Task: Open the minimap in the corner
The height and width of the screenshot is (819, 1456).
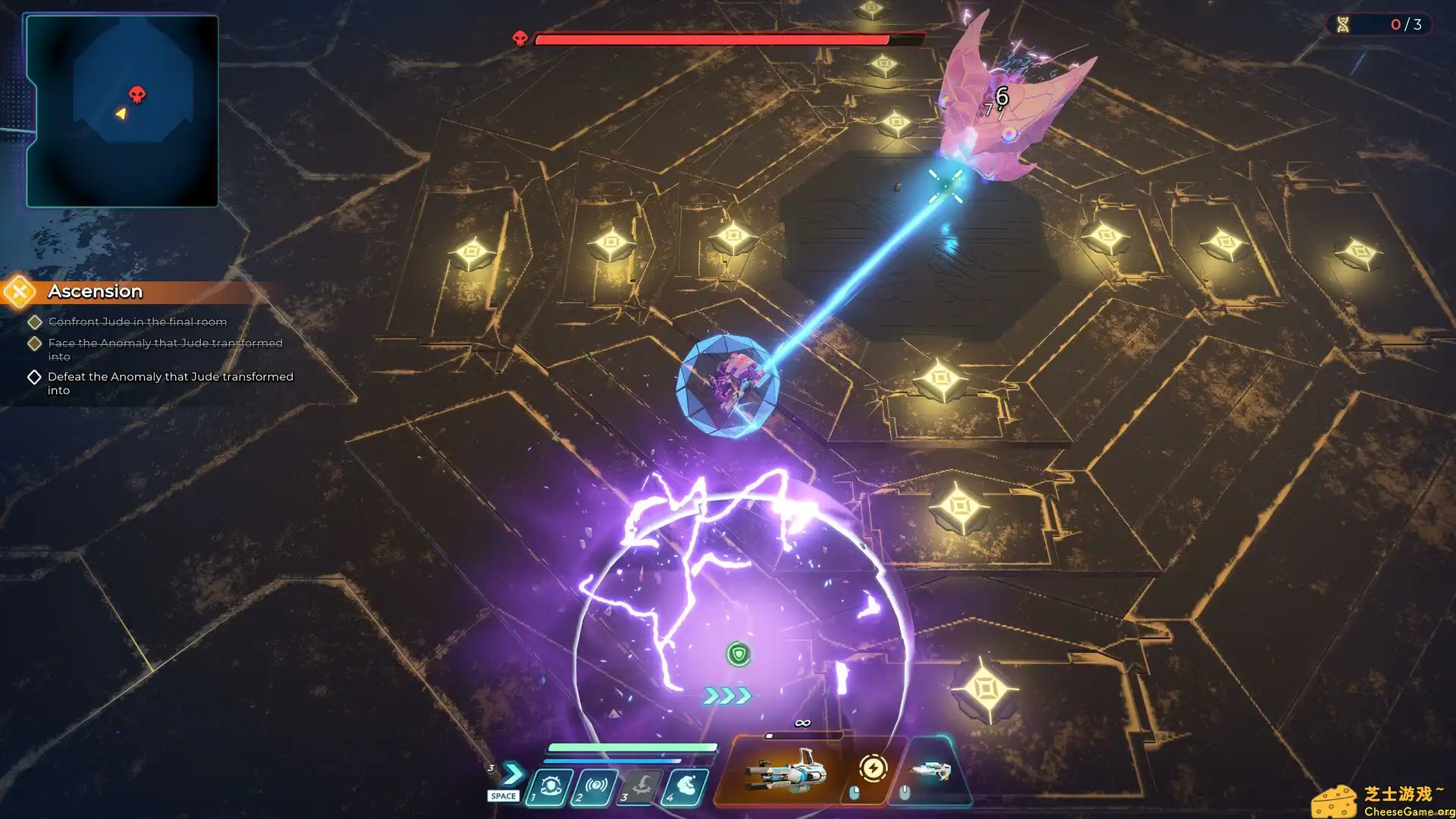Action: pyautogui.click(x=122, y=111)
